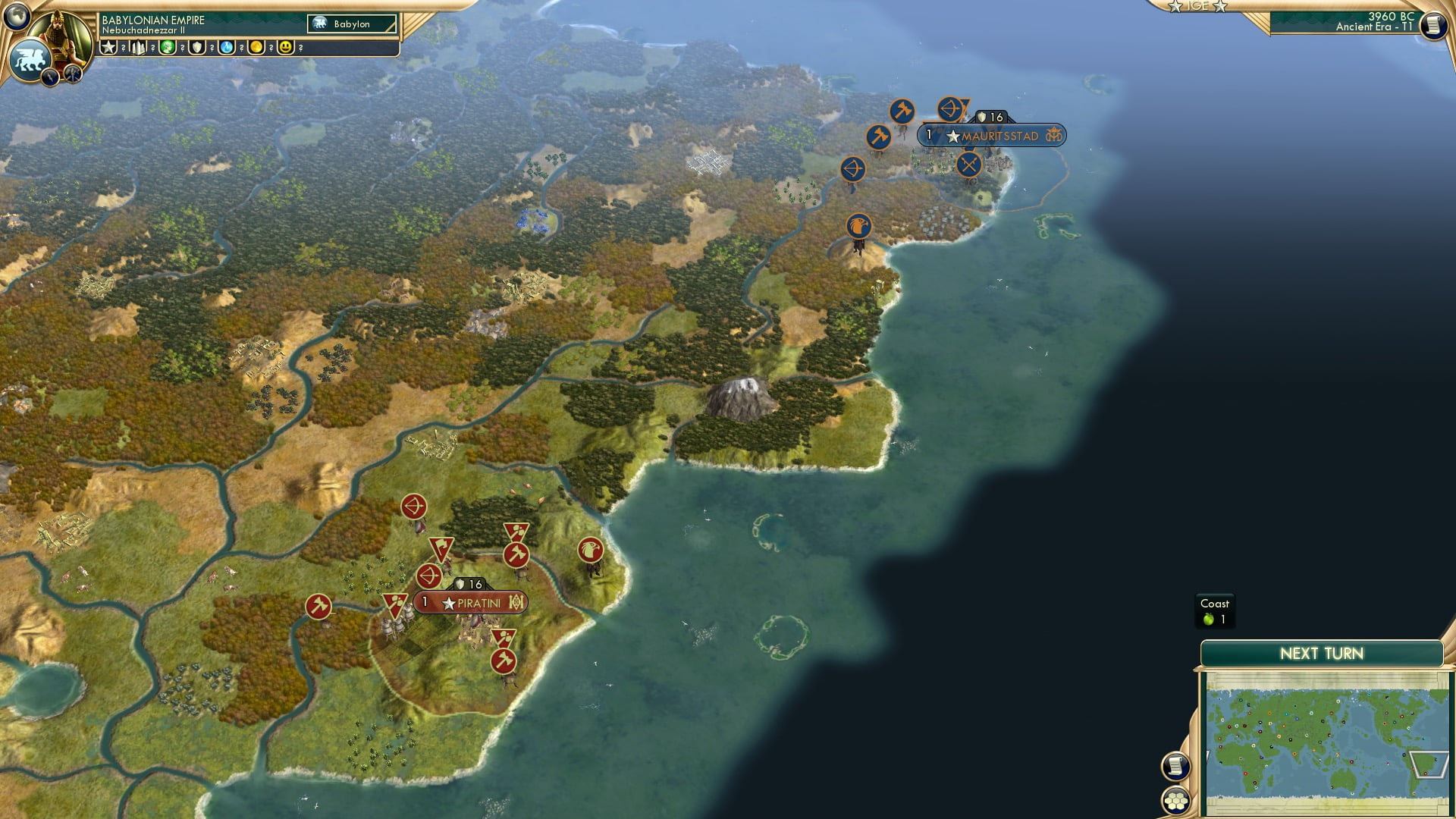The height and width of the screenshot is (819, 1456).
Task: Open the Babylon city selection dropdown
Action: point(352,24)
